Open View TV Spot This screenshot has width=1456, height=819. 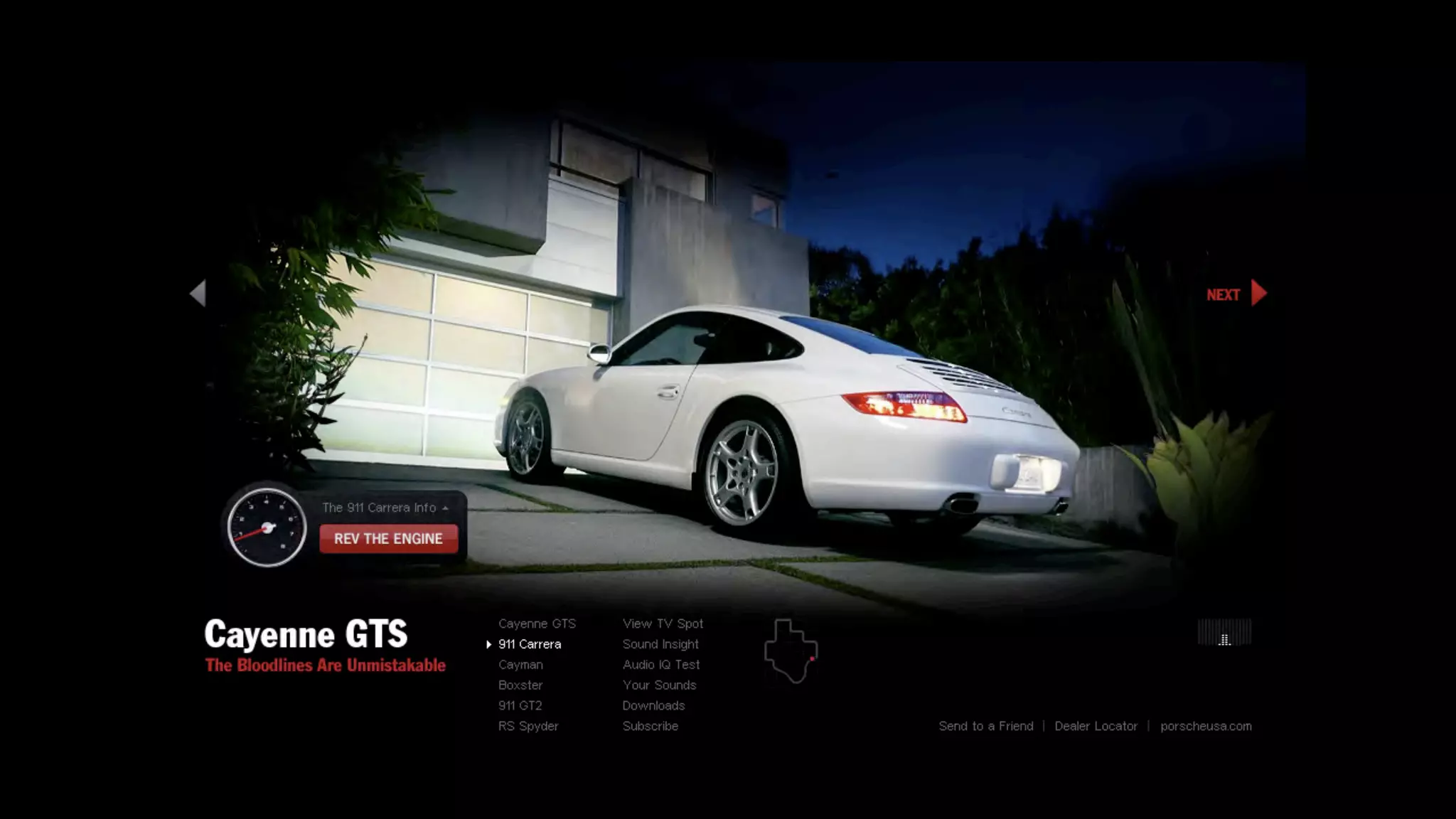pyautogui.click(x=663, y=623)
